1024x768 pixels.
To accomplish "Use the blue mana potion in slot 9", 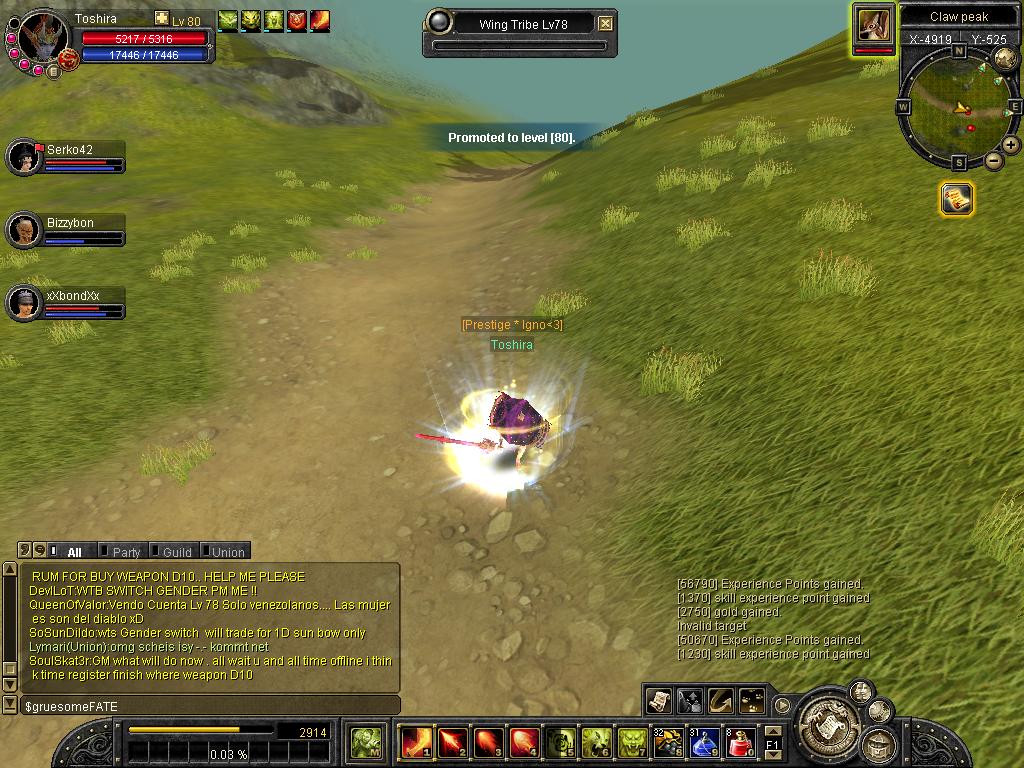I will pos(703,742).
